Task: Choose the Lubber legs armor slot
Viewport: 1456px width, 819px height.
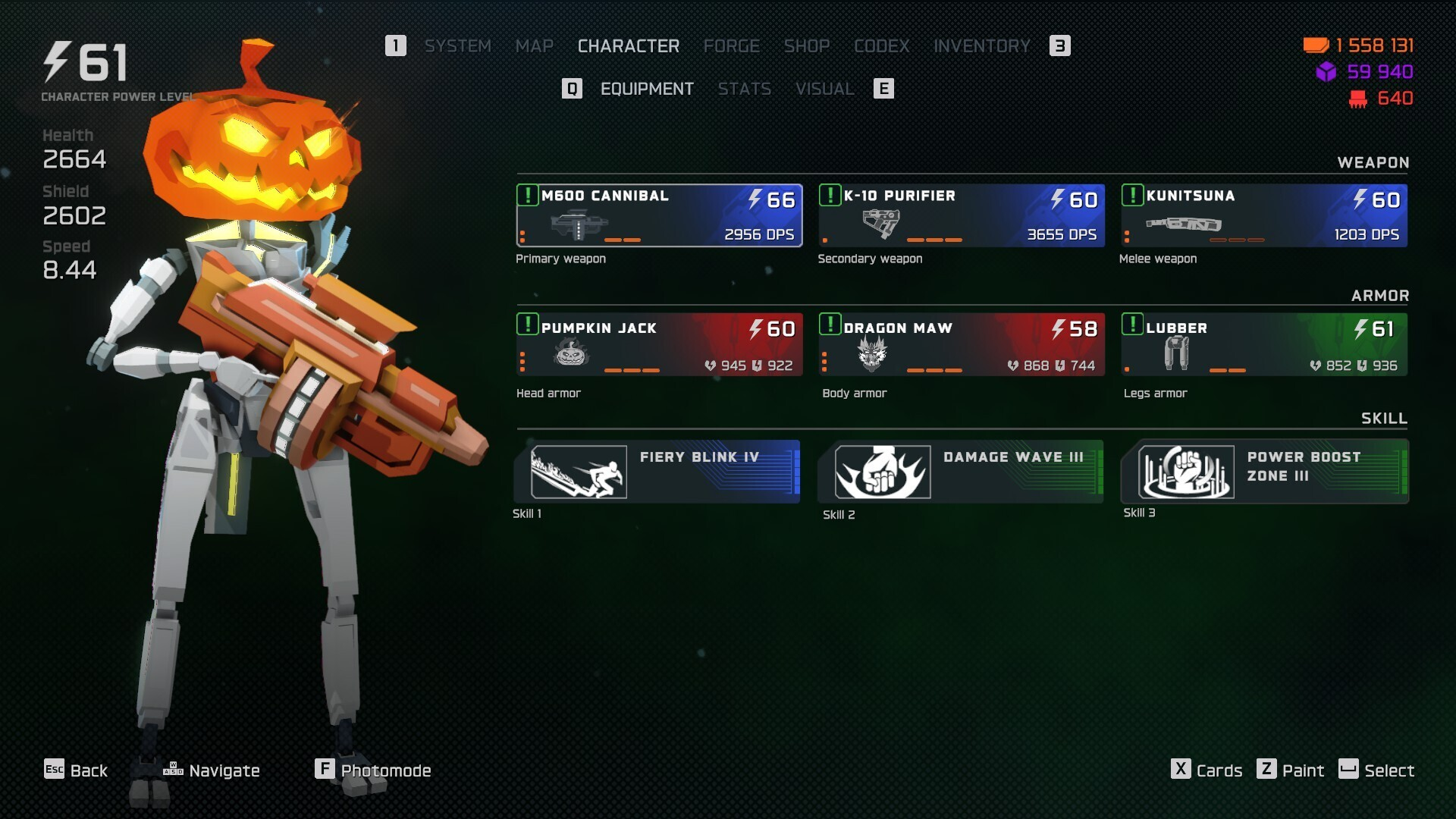Action: [1263, 345]
